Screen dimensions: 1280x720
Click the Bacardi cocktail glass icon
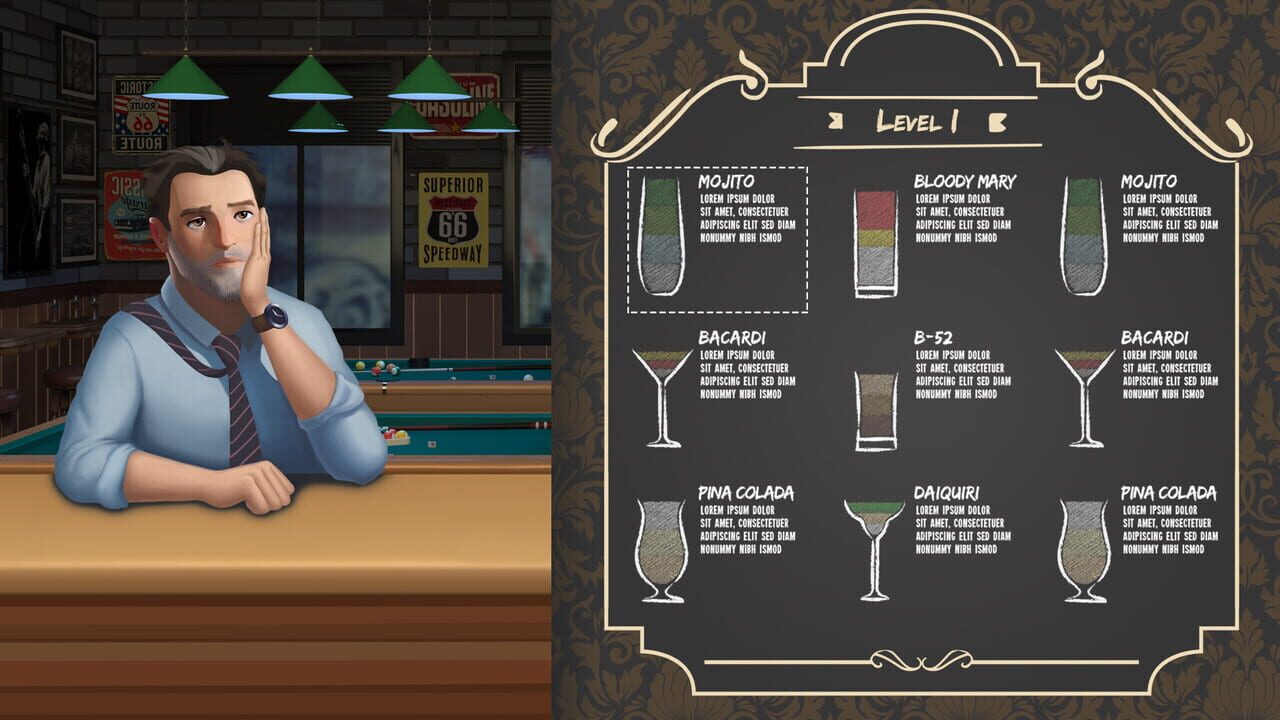[x=662, y=390]
